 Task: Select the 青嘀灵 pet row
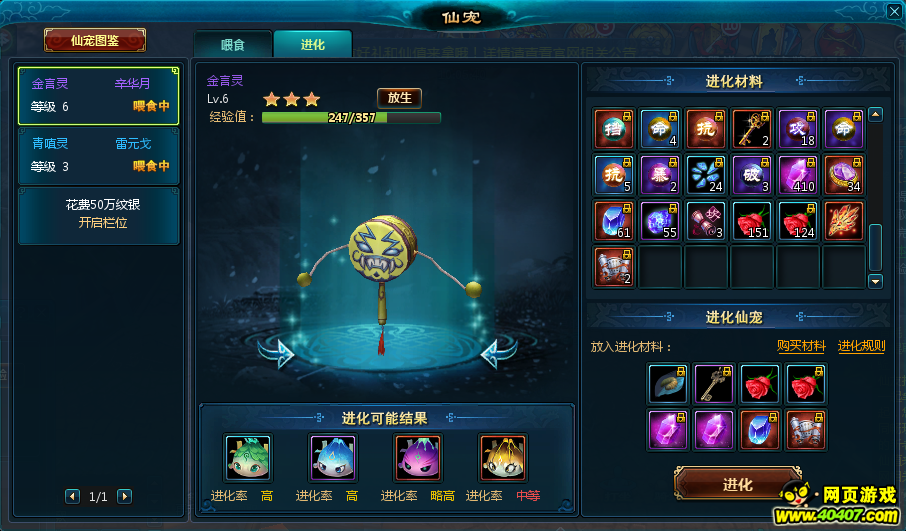pyautogui.click(x=98, y=155)
